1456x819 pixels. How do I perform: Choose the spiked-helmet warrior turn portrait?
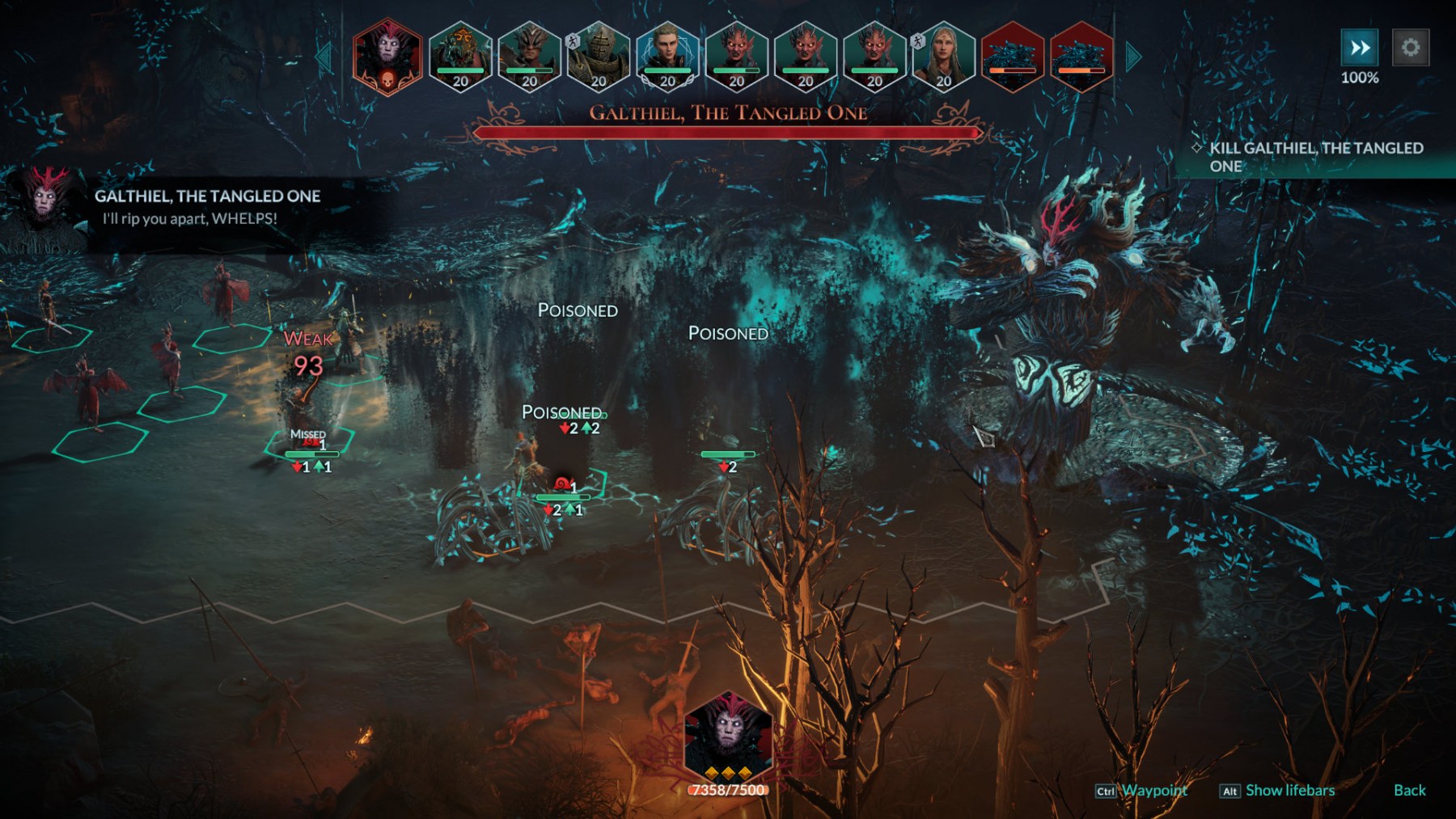click(529, 55)
